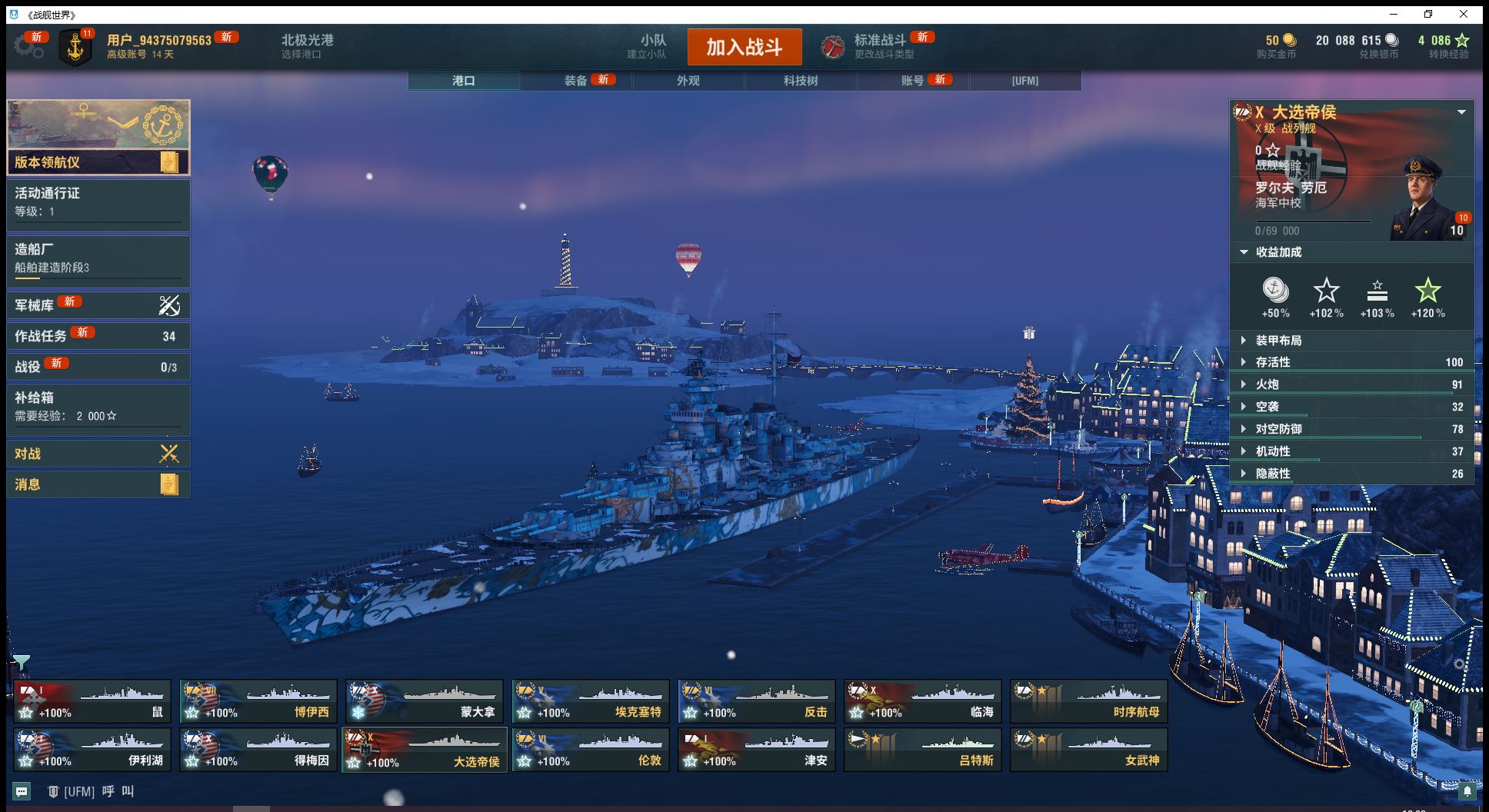Show the 科技树 tech tree tab
This screenshot has width=1489, height=812.
pyautogui.click(x=801, y=81)
